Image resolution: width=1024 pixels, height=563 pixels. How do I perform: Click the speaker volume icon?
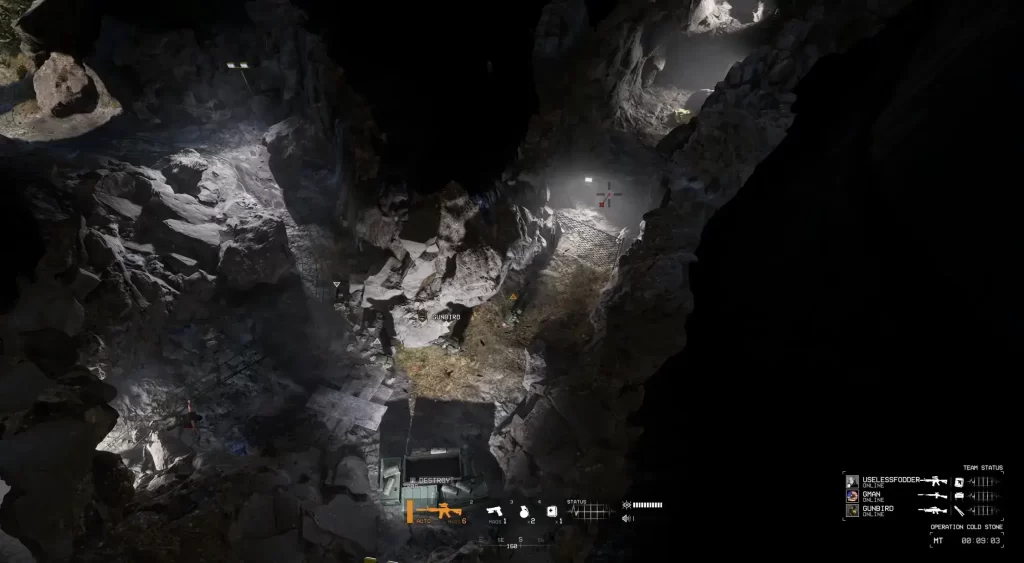pos(627,518)
